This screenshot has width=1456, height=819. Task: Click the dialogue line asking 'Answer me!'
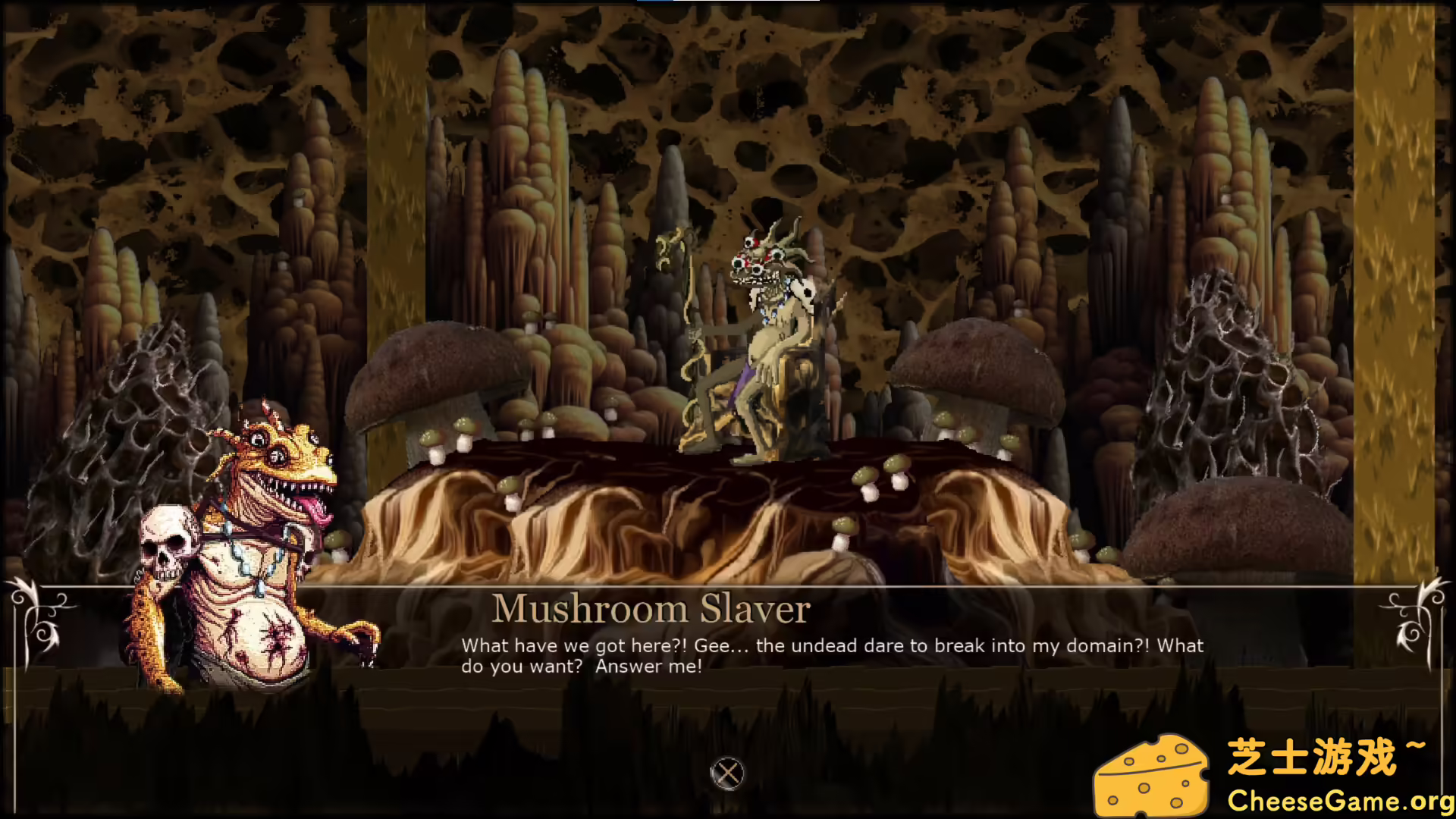tap(649, 667)
